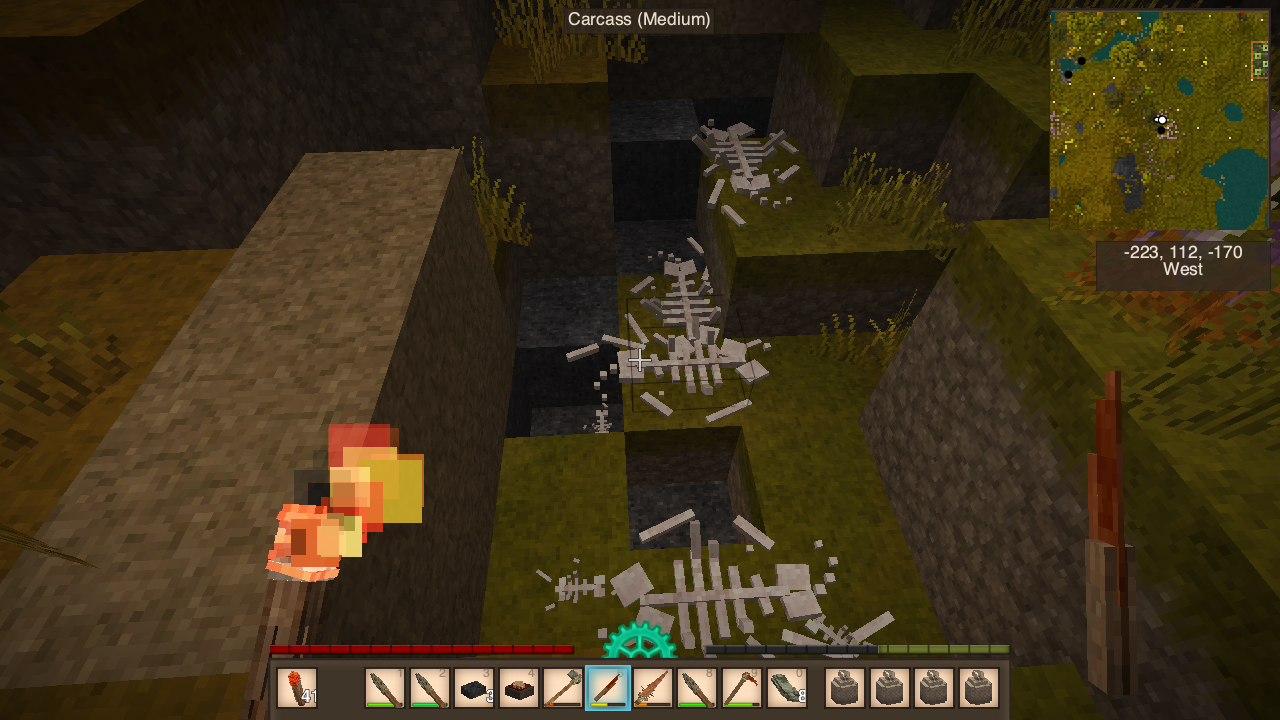Viewport: 1280px width, 720px height.
Task: Choose the spear in hotbar slot 8
Action: tap(697, 688)
